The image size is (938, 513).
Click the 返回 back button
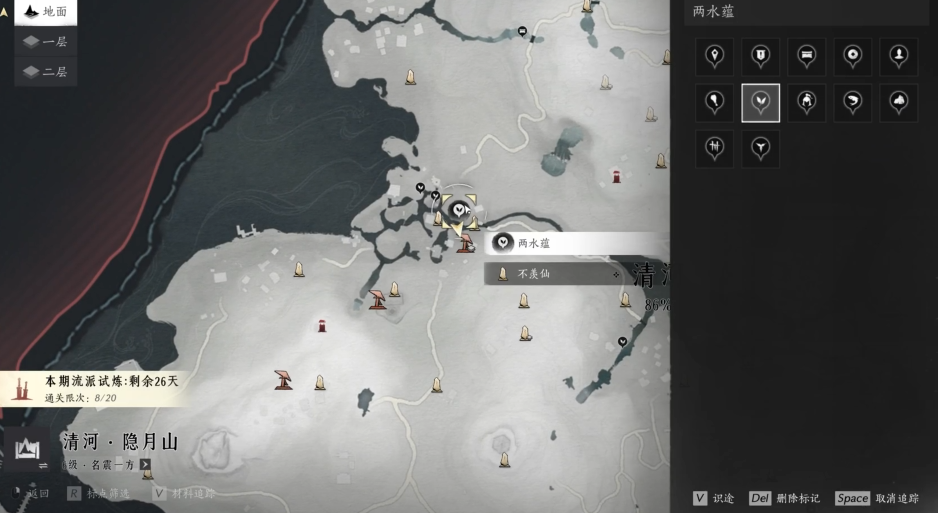pos(32,494)
